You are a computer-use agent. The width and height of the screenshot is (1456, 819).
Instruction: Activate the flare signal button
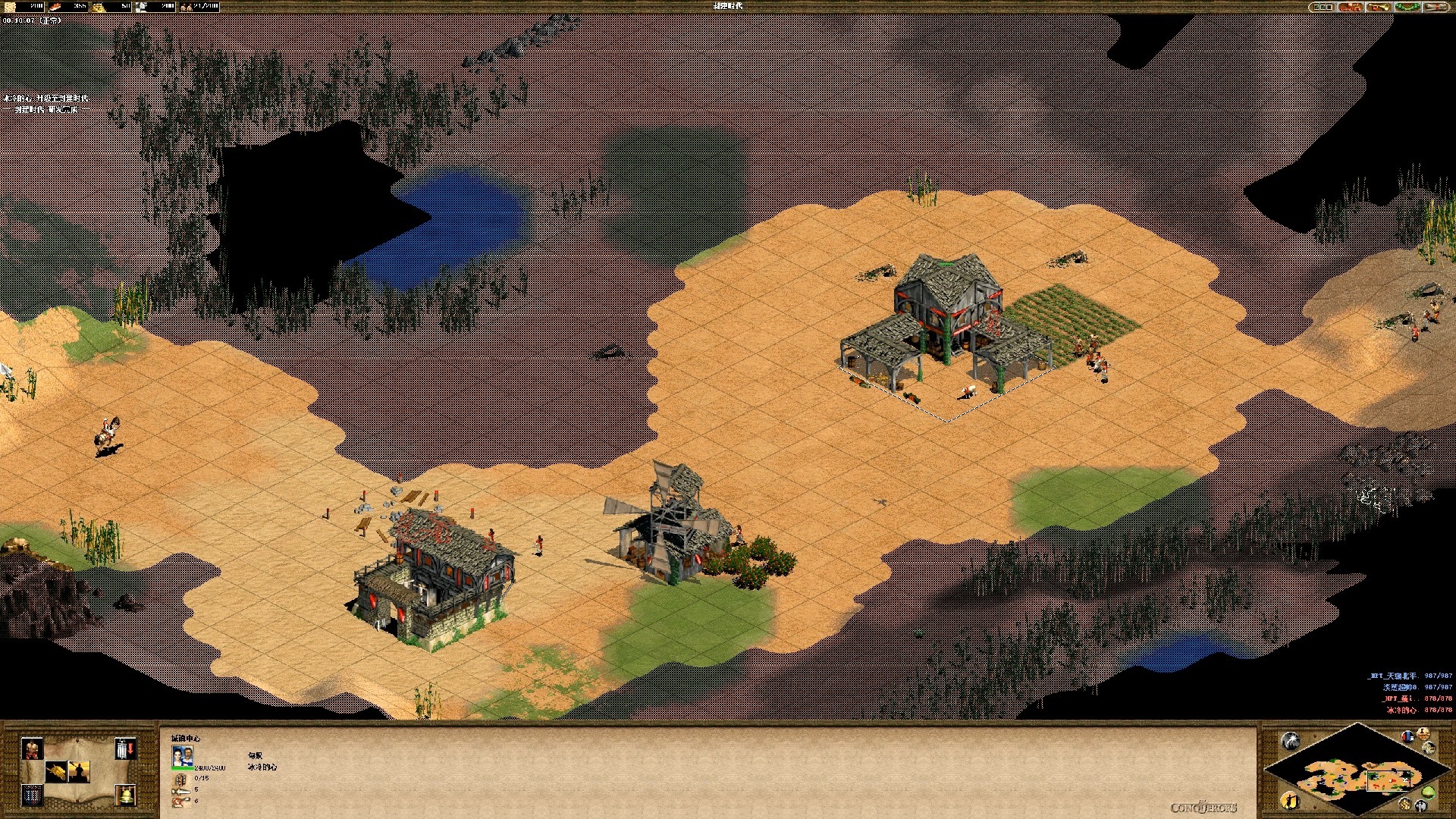click(x=1291, y=741)
